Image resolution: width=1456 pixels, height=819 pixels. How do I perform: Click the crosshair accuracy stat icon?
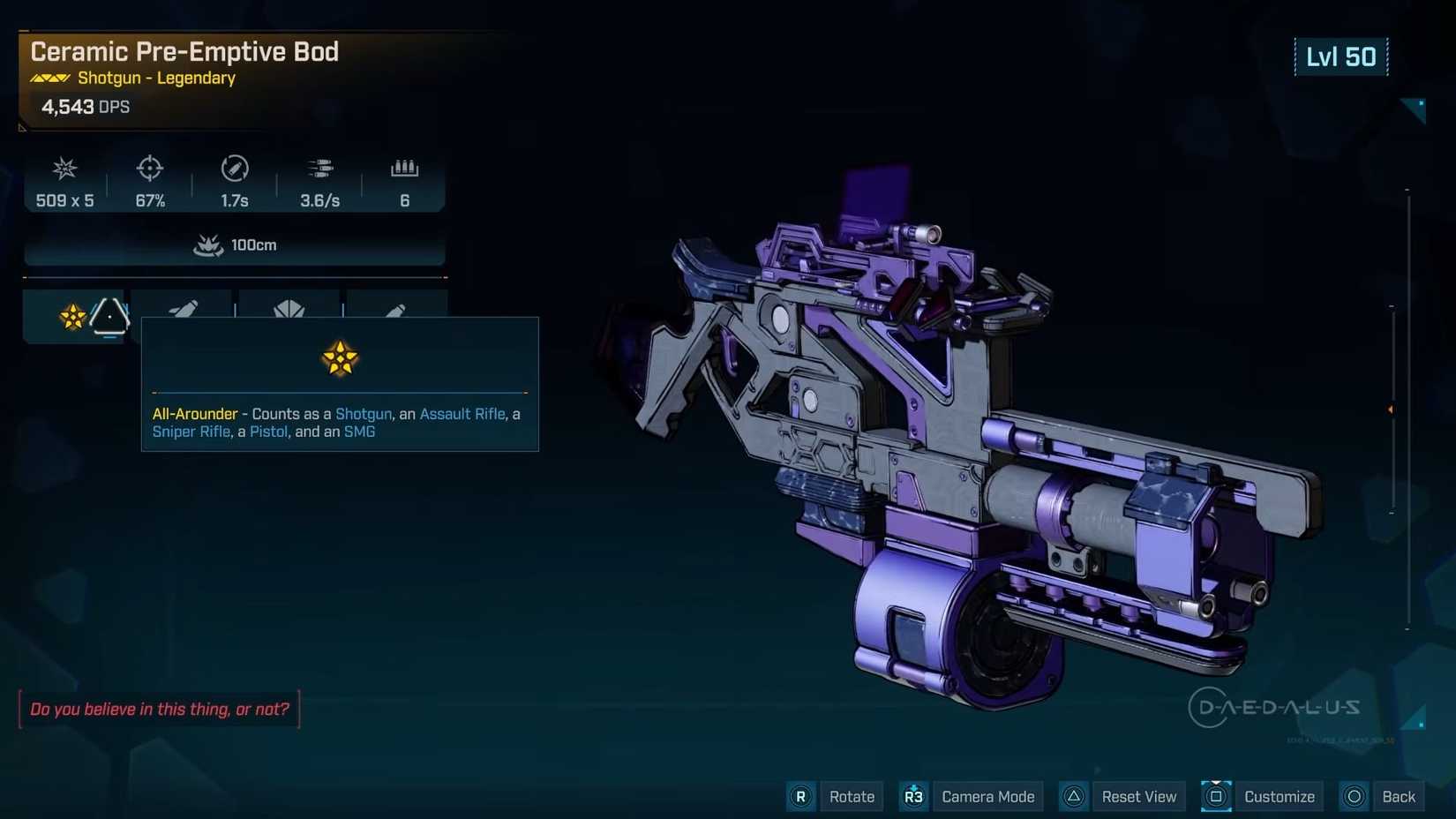click(x=149, y=169)
